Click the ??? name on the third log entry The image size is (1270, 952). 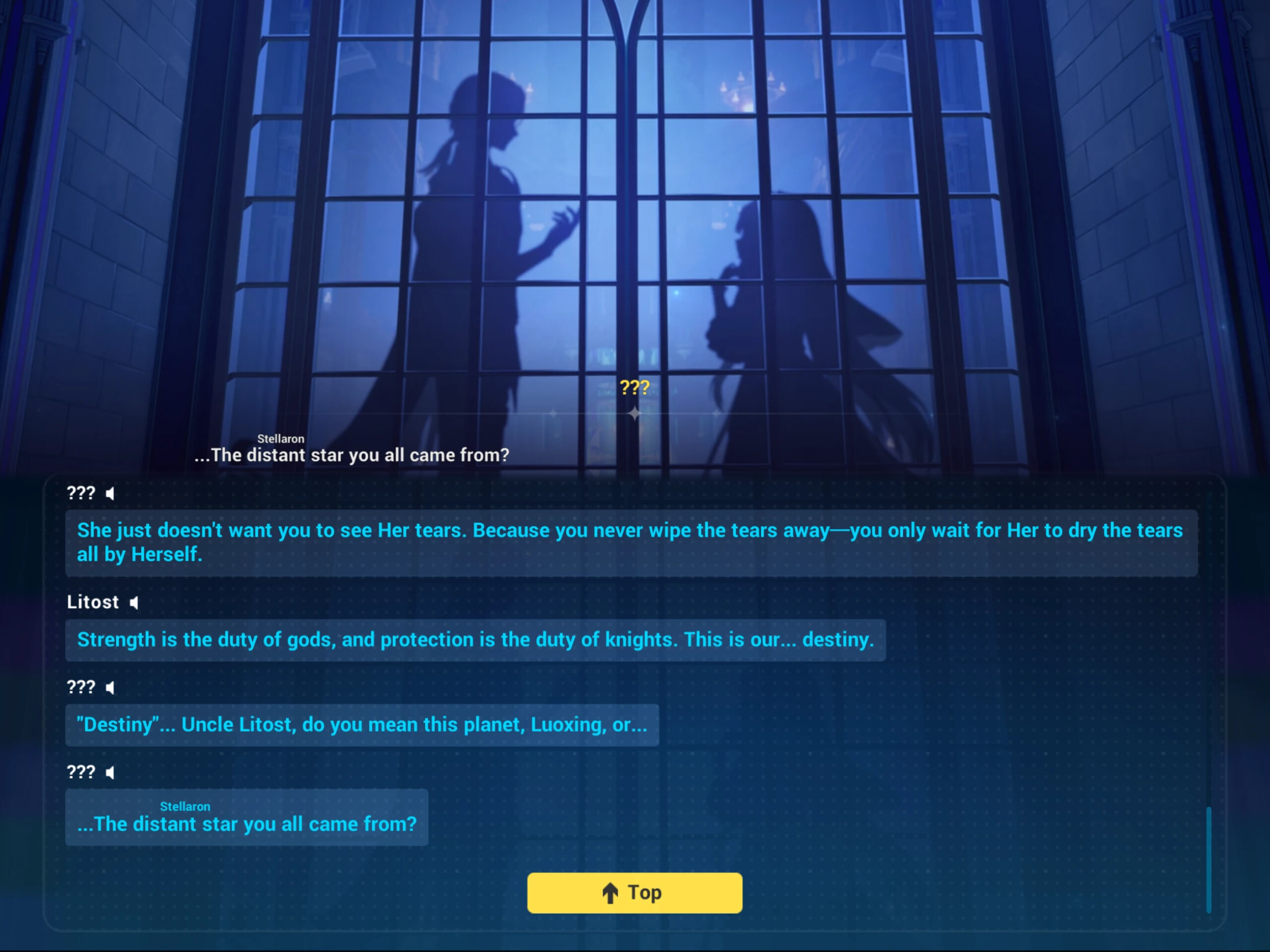click(80, 687)
